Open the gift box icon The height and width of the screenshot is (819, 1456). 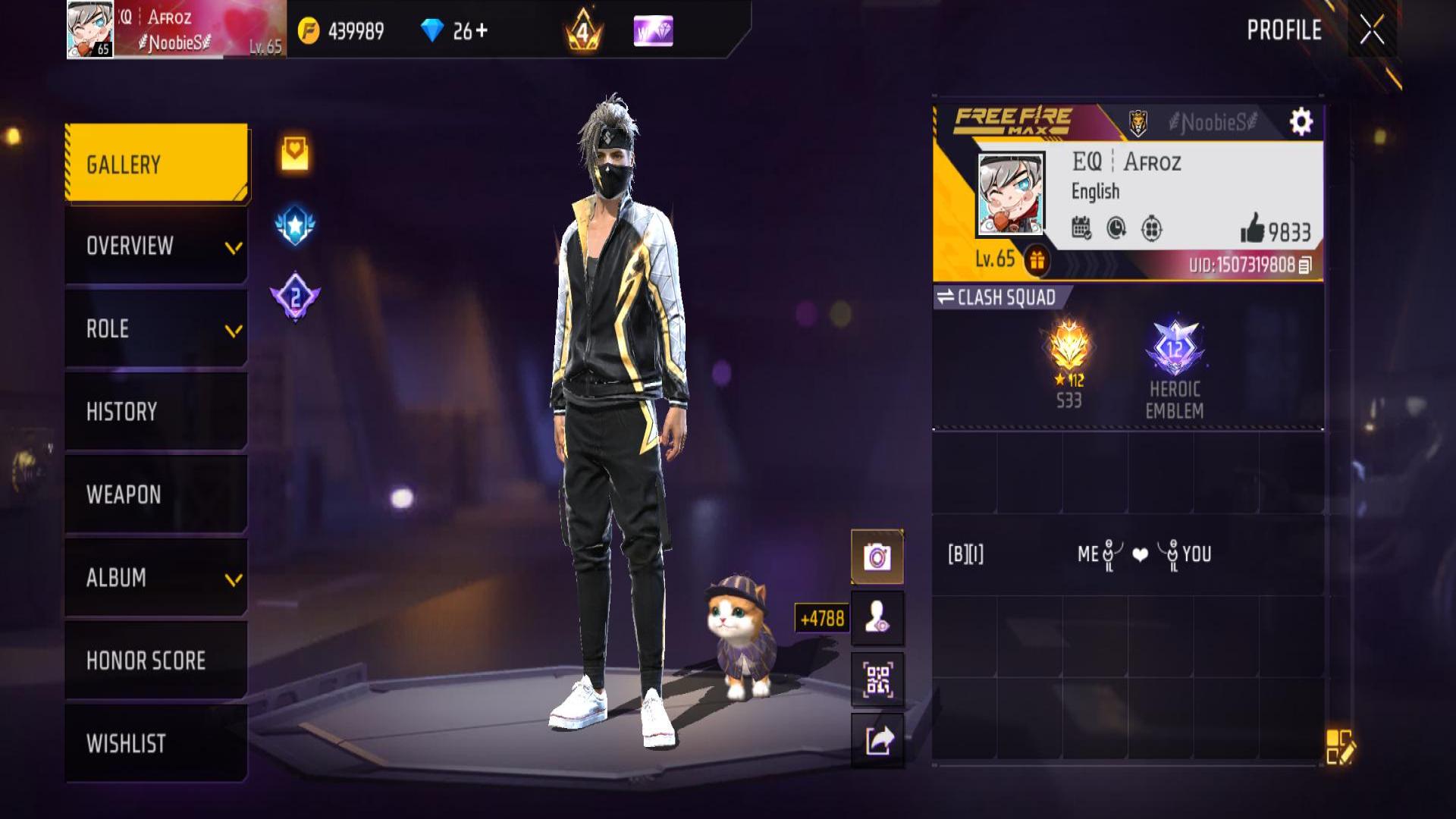(x=1037, y=261)
